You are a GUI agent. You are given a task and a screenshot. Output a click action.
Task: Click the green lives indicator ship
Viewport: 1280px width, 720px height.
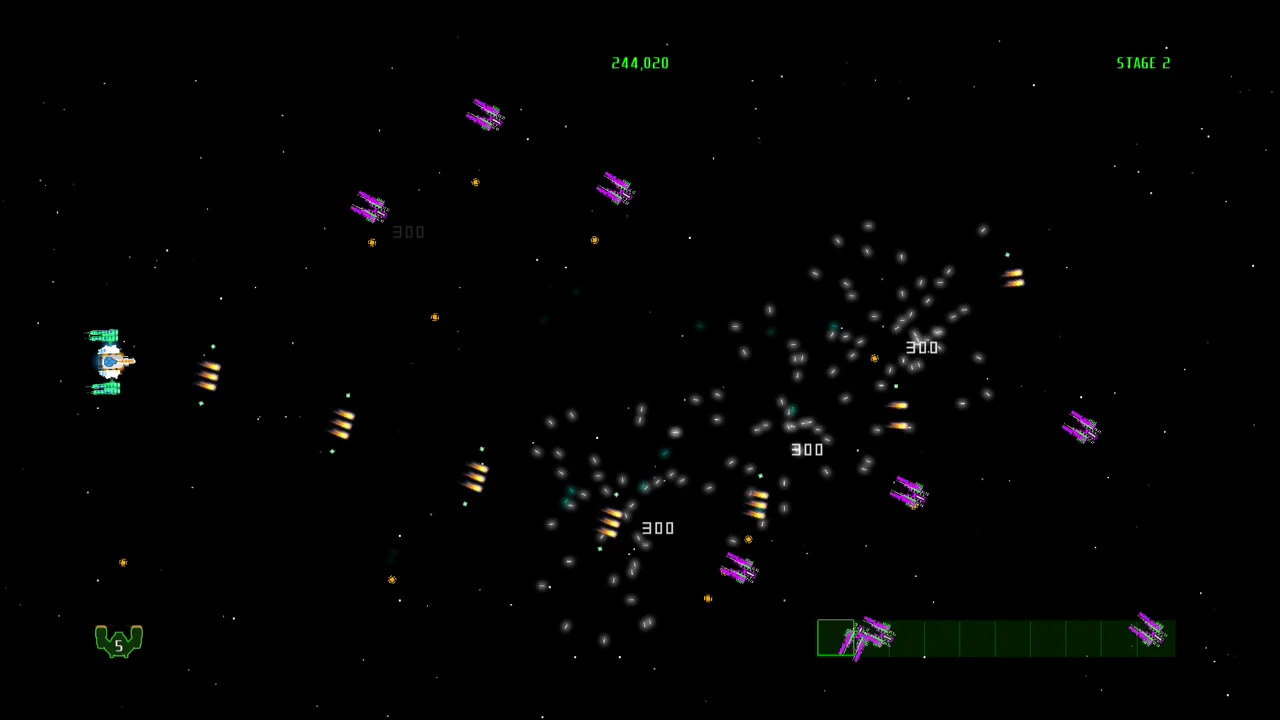click(x=118, y=640)
